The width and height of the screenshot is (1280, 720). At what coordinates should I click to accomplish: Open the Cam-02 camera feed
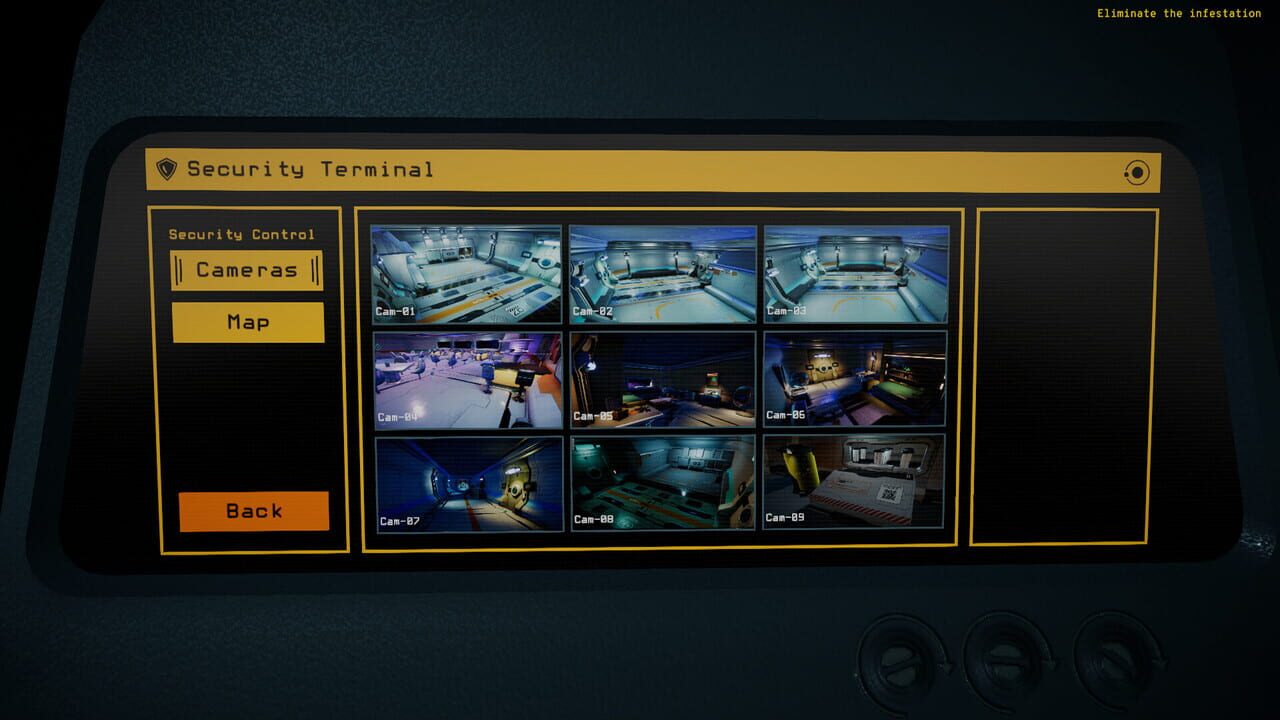tap(661, 272)
